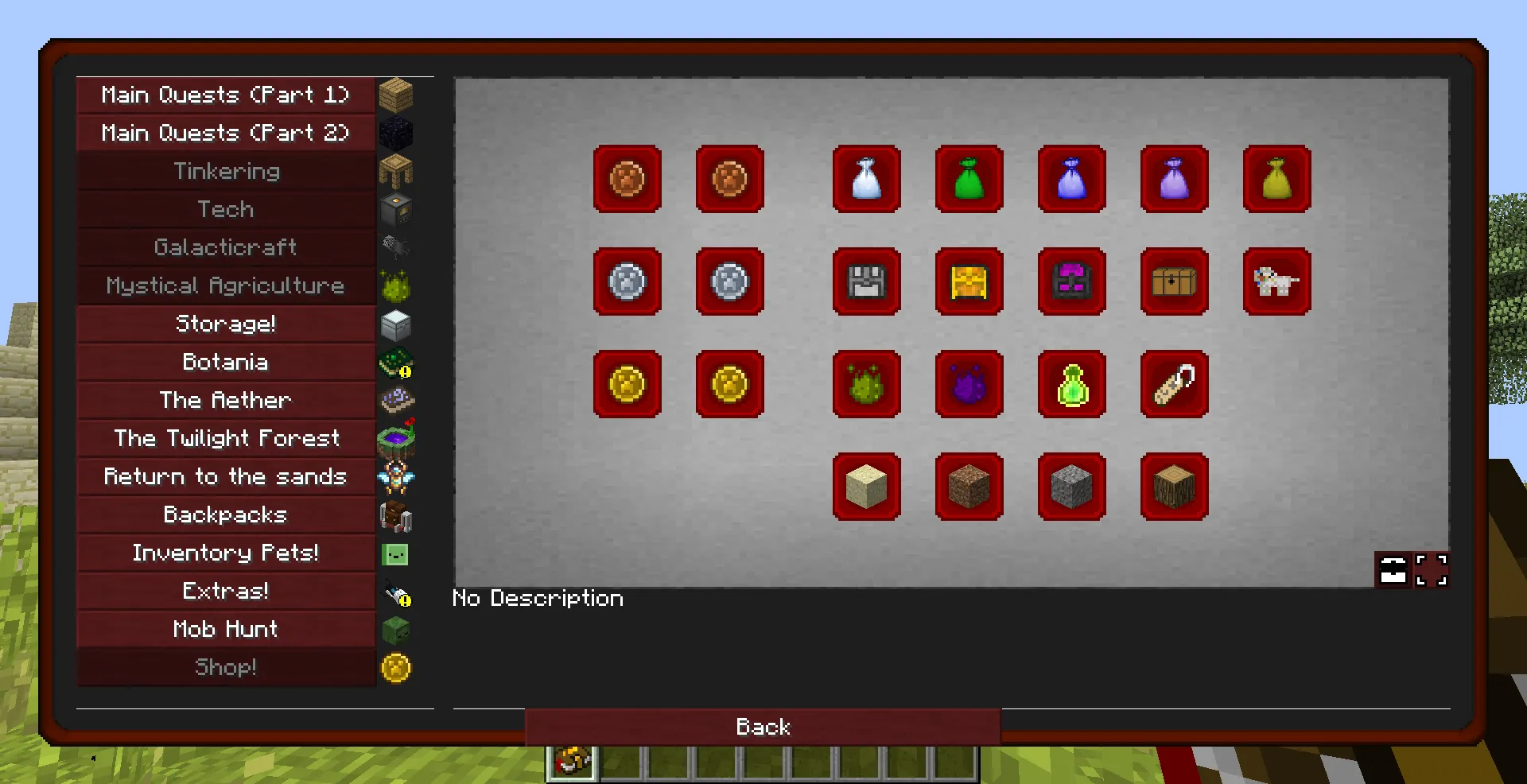
Task: Open the gold coin quest icon
Action: (x=628, y=385)
